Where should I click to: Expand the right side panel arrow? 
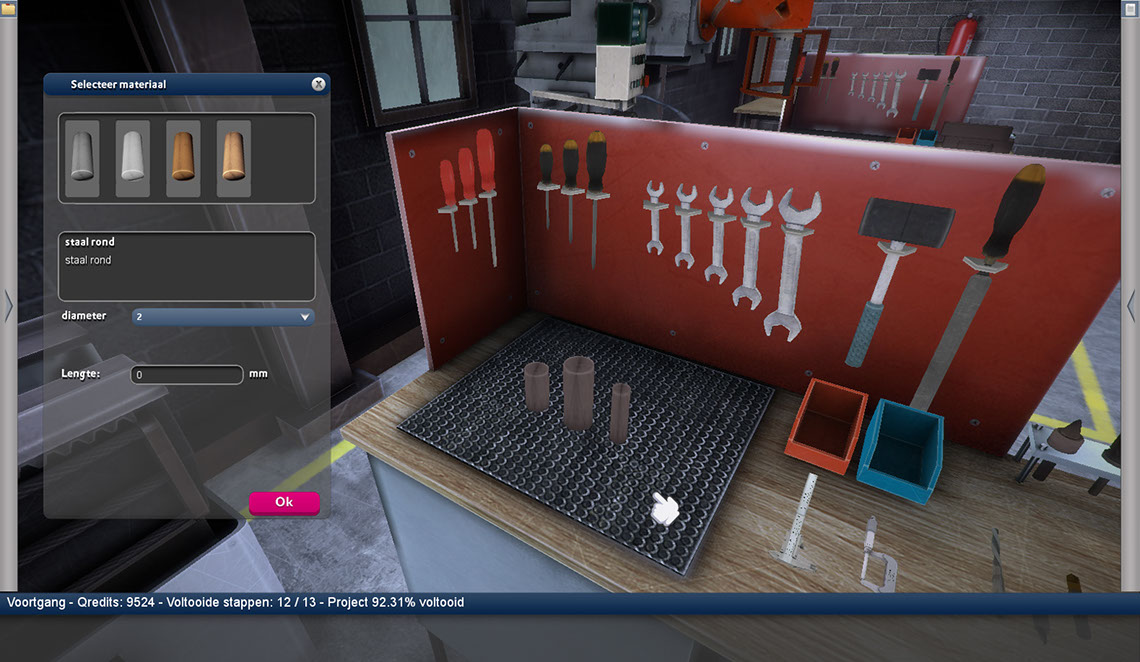tap(1131, 306)
